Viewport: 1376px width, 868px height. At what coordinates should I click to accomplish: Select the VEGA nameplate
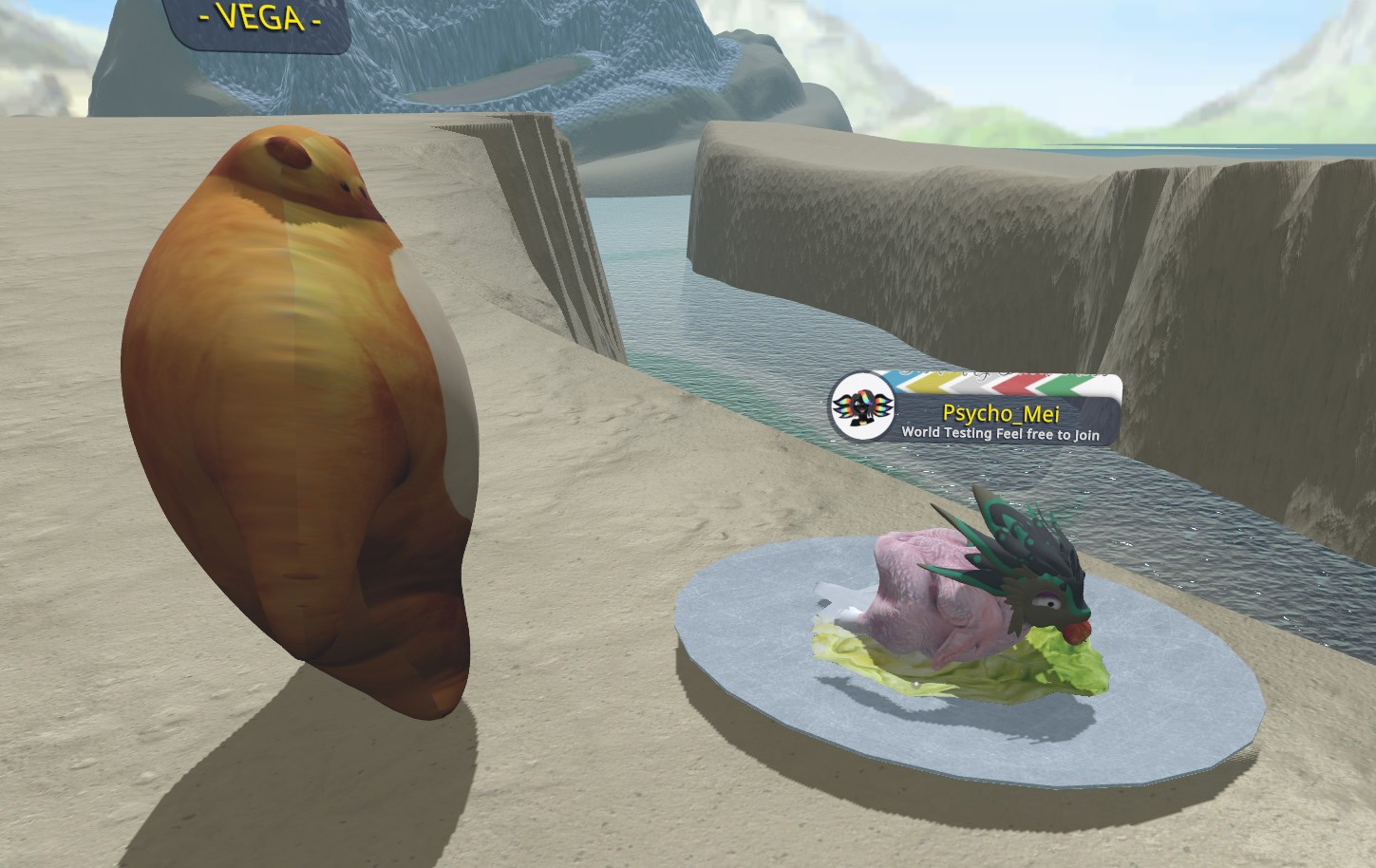coord(258,20)
